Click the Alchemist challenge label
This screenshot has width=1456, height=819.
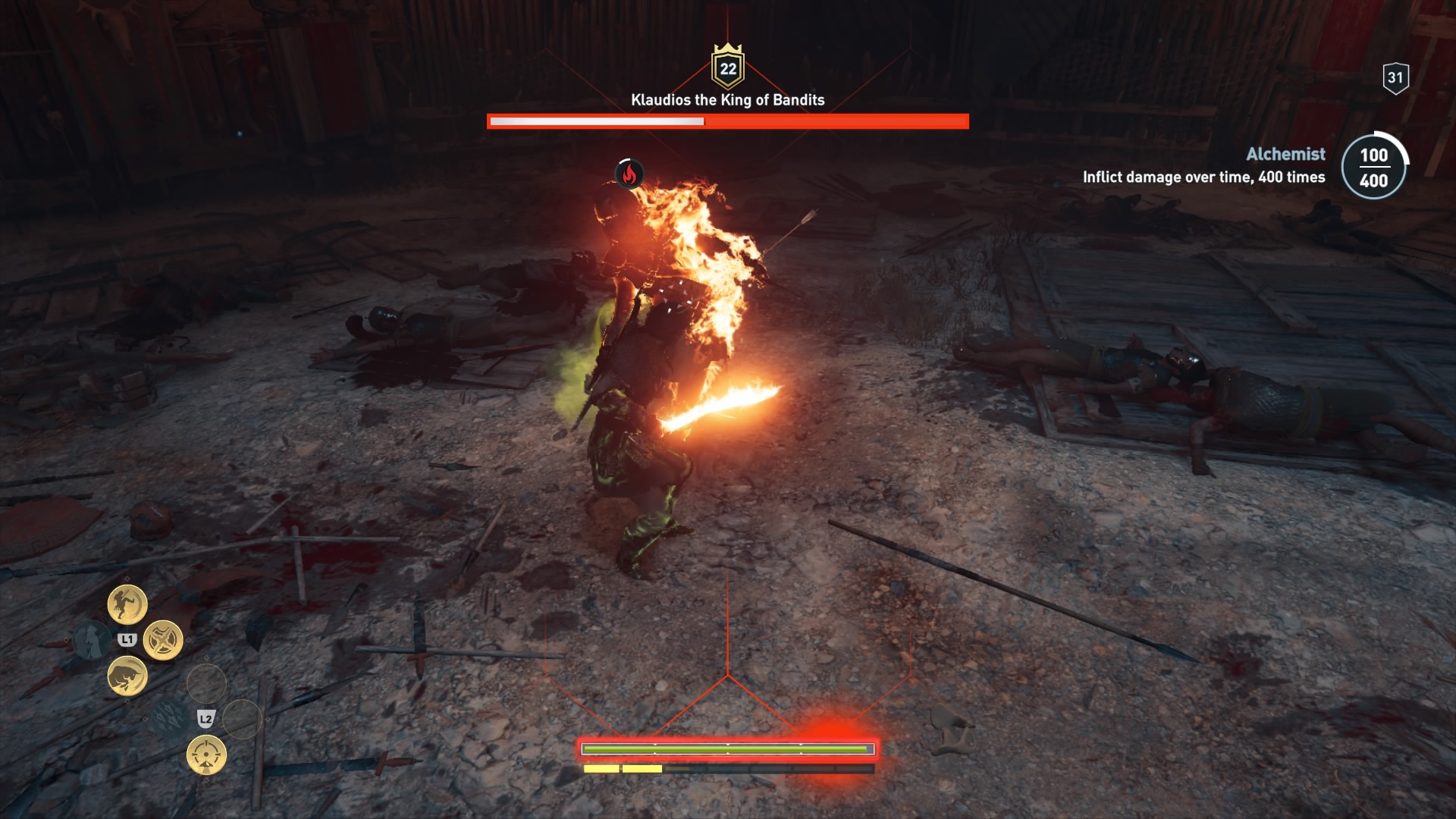point(1285,154)
